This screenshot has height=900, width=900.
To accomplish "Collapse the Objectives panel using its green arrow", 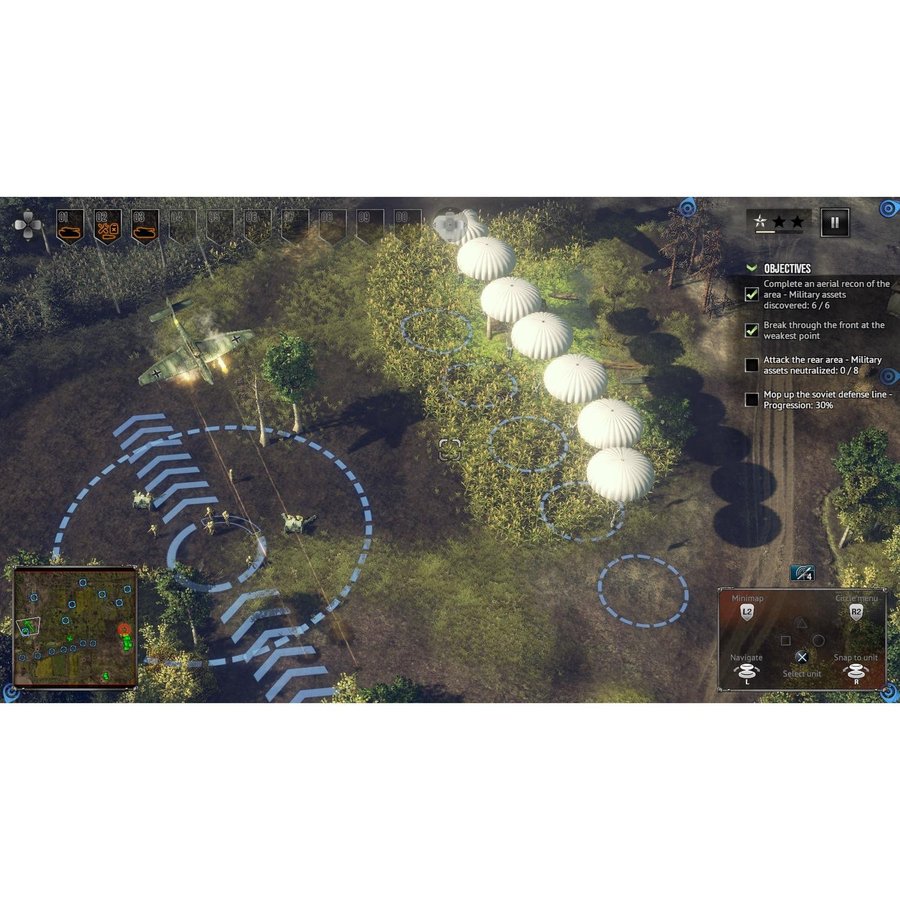I will pyautogui.click(x=753, y=268).
